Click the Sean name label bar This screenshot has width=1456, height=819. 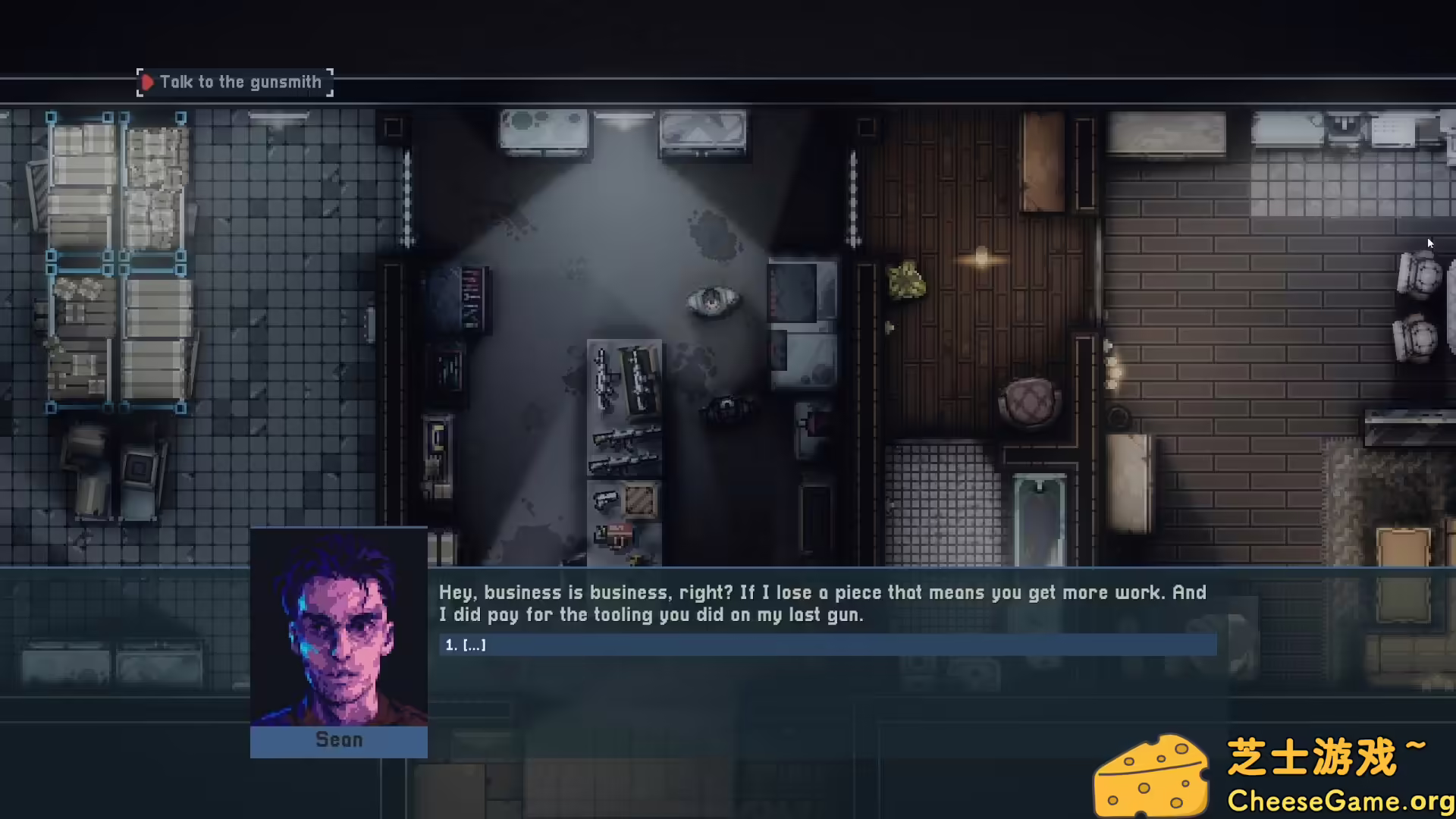point(338,739)
